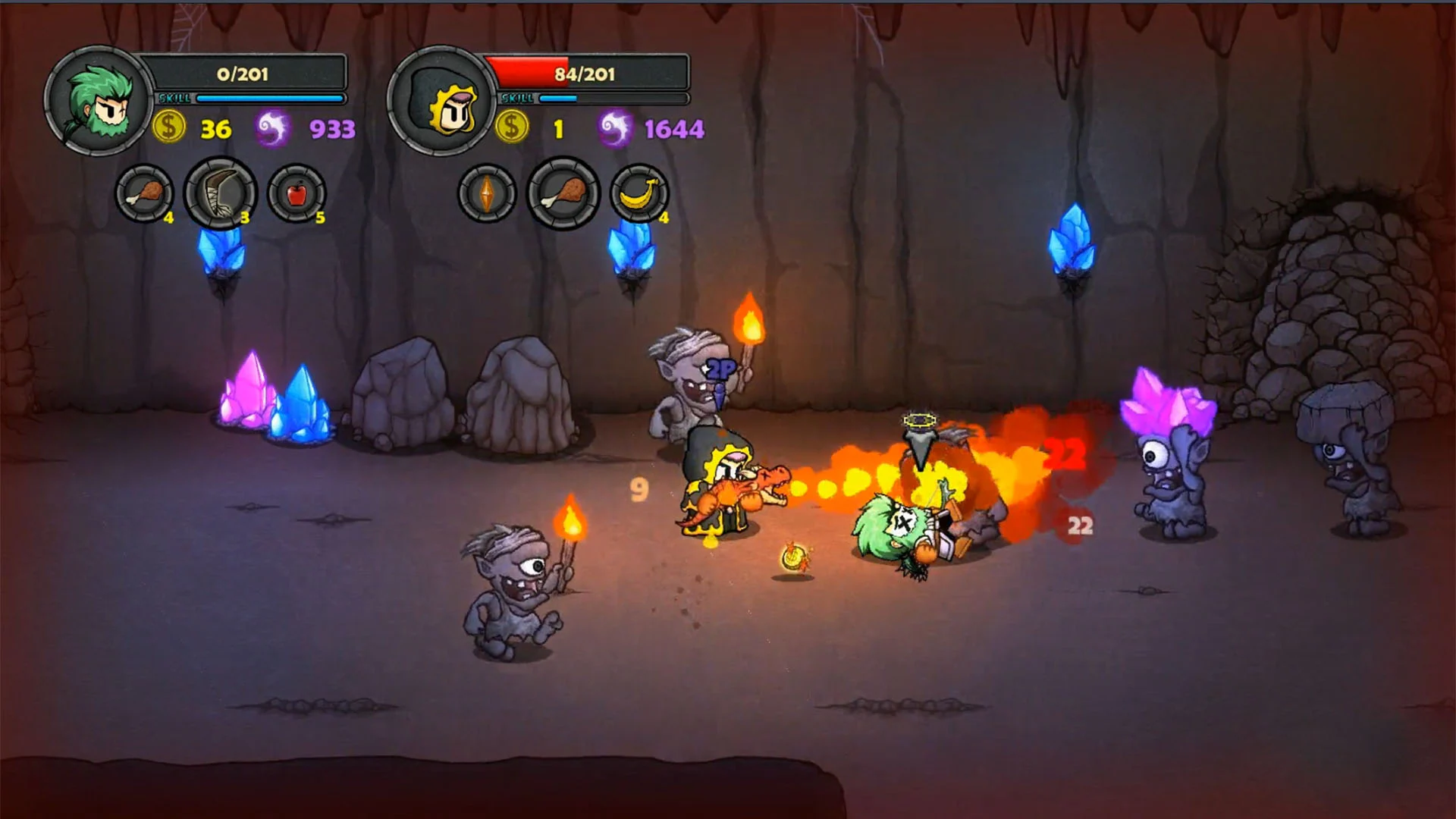Click the purple soul currency icon showing 1644
The height and width of the screenshot is (819, 1456).
point(616,127)
